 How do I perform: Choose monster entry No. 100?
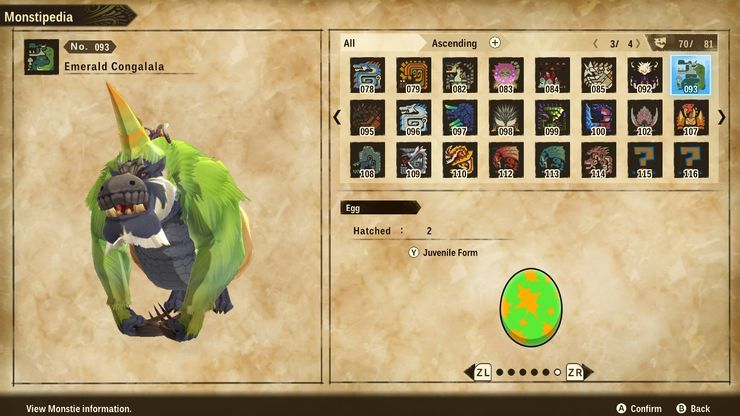[598, 117]
